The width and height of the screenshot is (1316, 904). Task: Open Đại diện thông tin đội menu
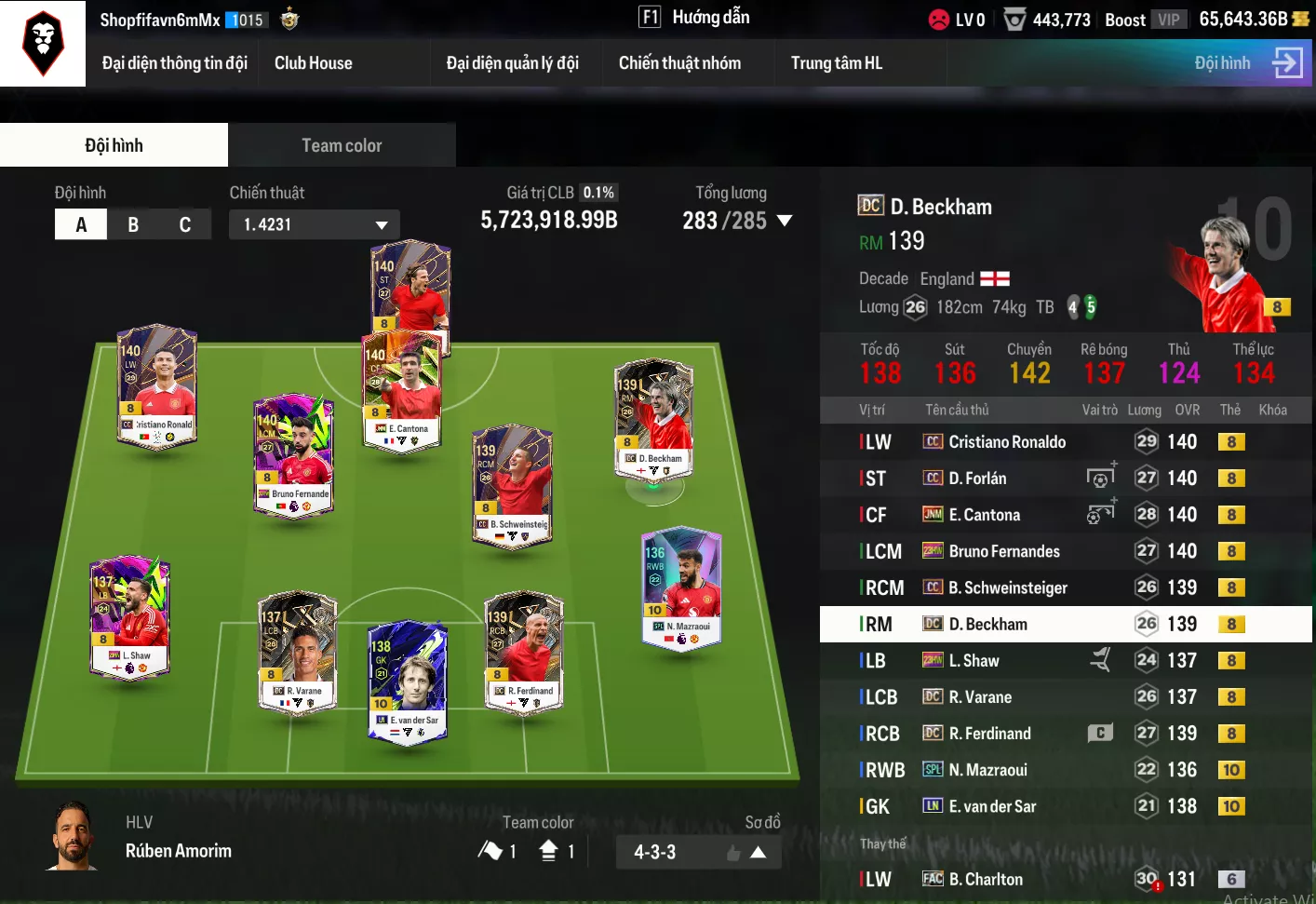coord(174,63)
